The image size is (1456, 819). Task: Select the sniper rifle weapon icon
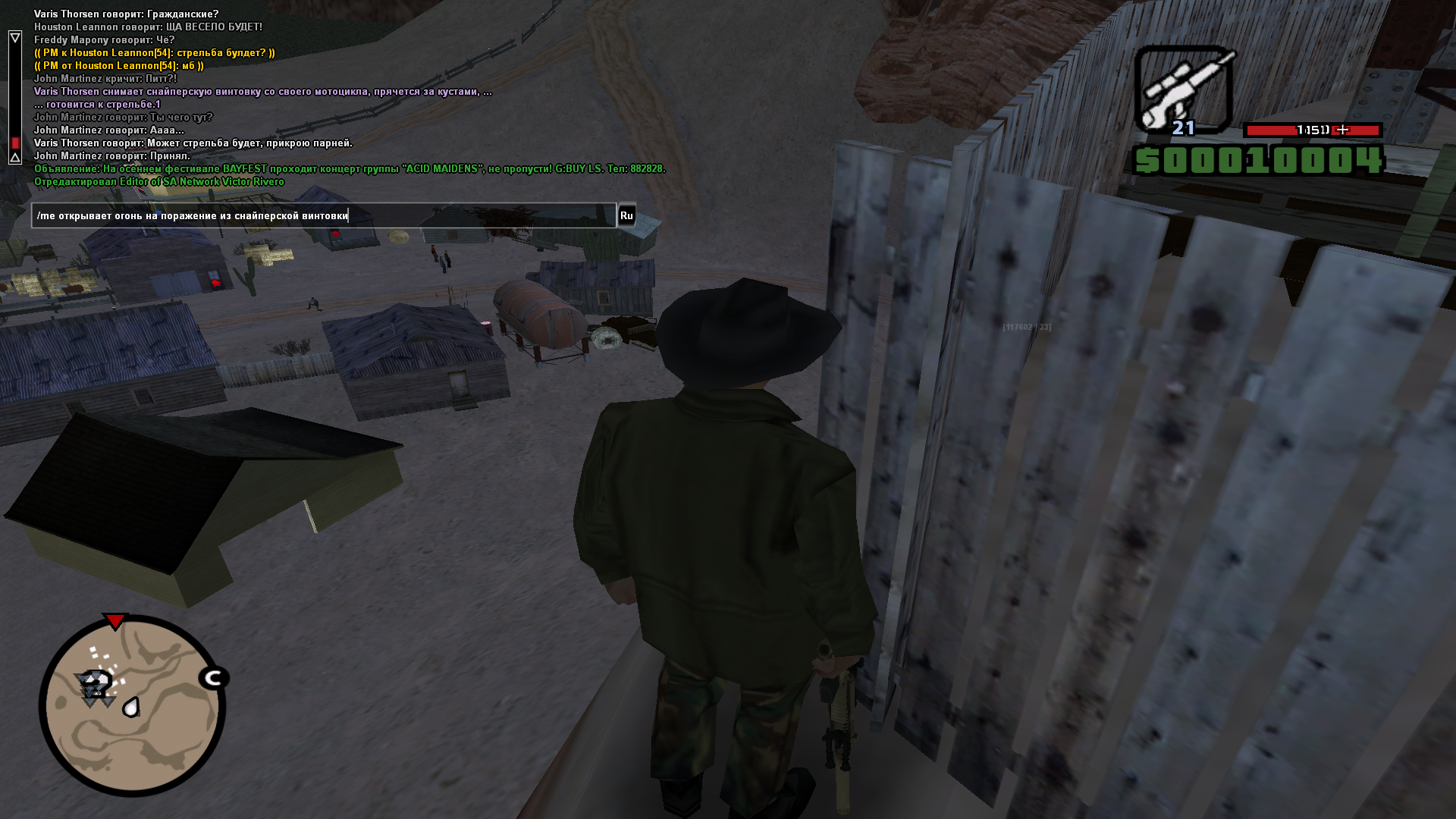[x=1183, y=89]
